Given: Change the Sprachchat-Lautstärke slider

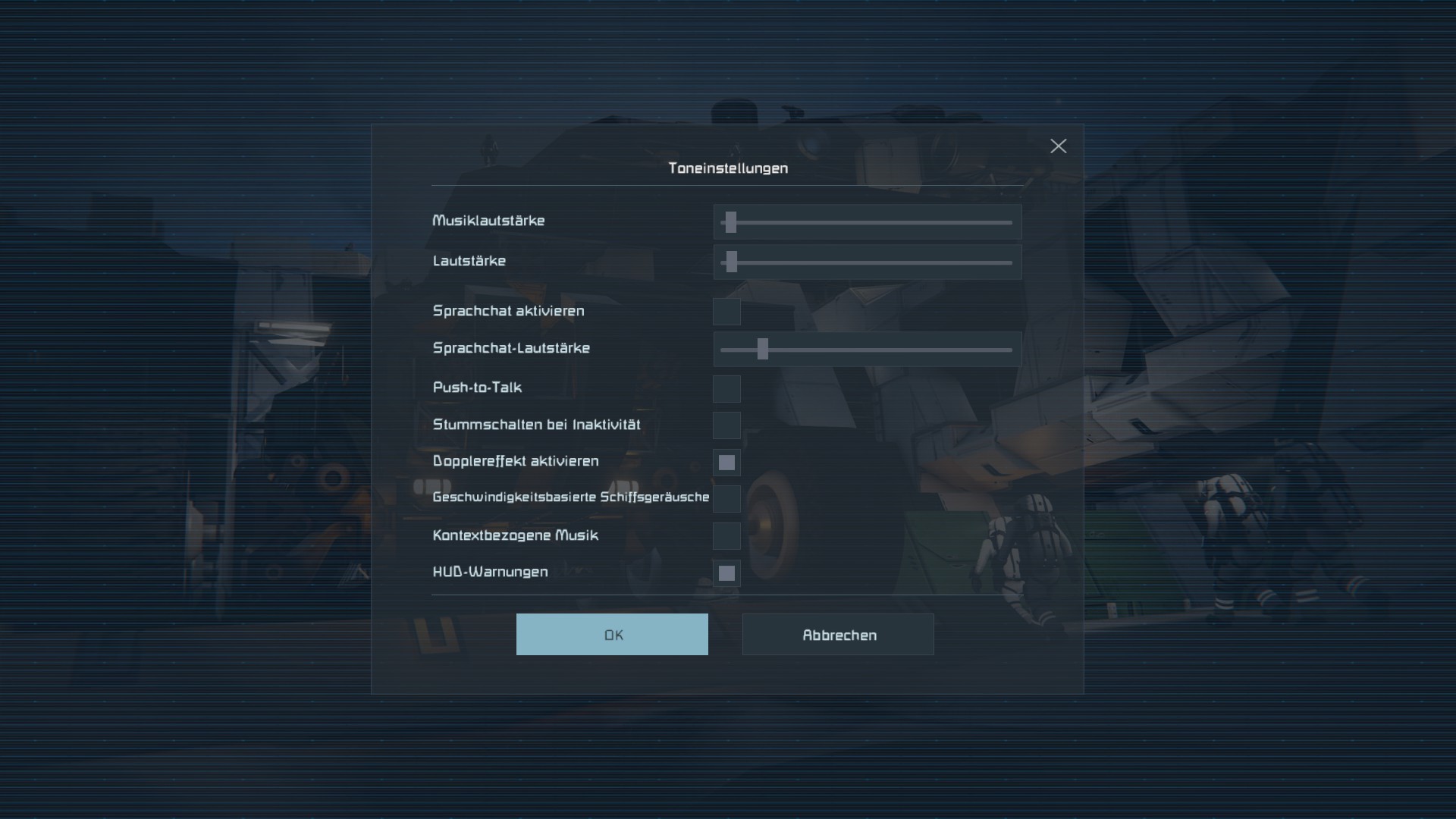Looking at the screenshot, I should pos(763,350).
